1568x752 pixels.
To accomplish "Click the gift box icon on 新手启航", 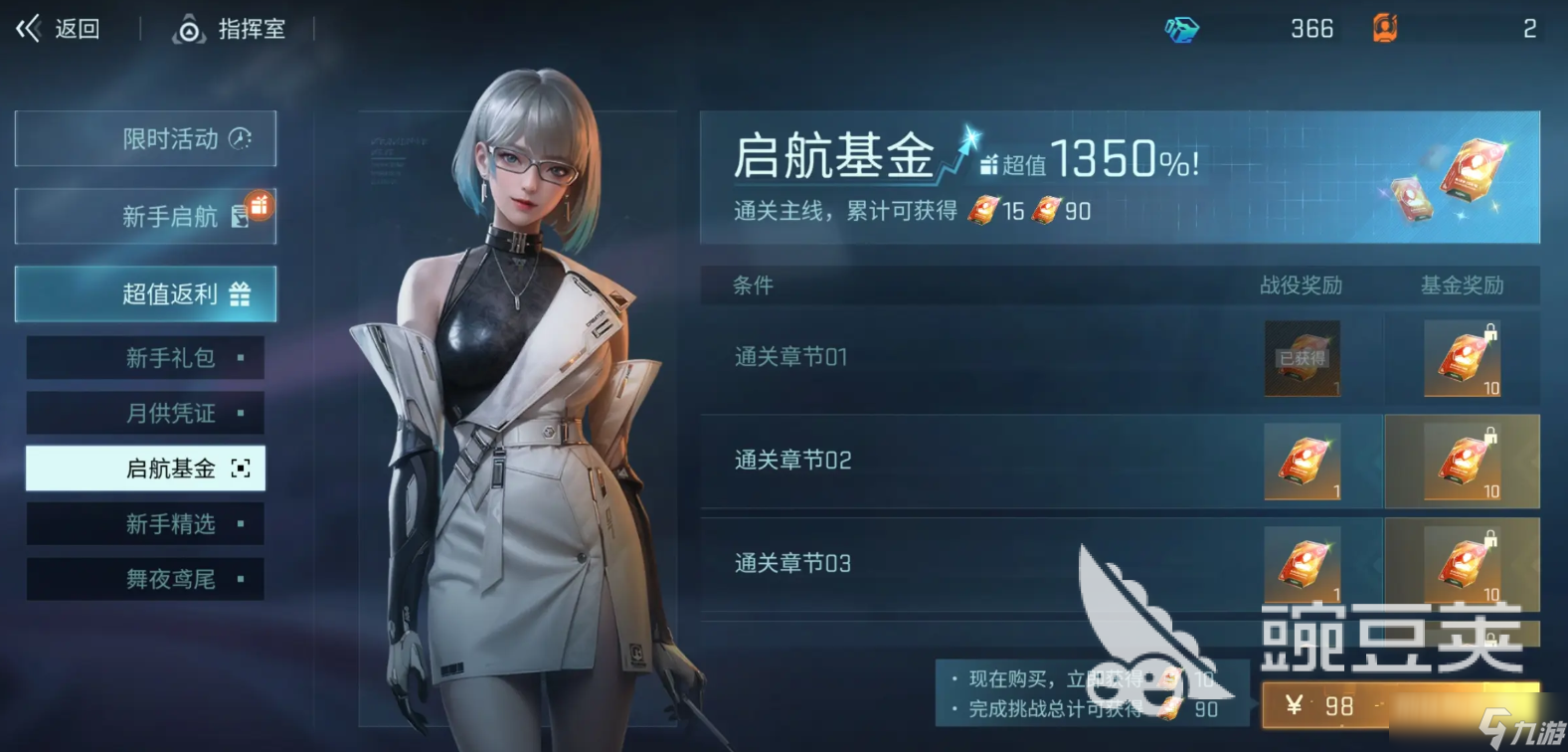I will click(x=259, y=210).
